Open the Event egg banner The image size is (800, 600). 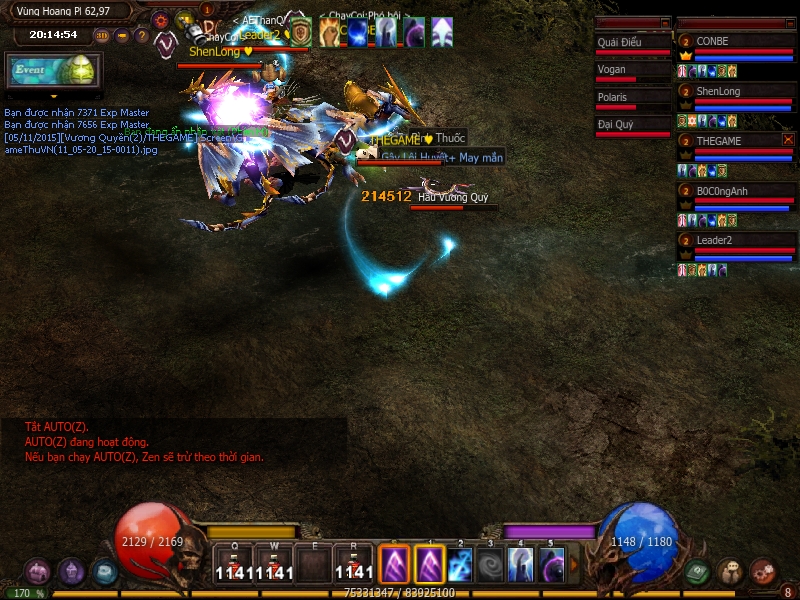(x=48, y=71)
